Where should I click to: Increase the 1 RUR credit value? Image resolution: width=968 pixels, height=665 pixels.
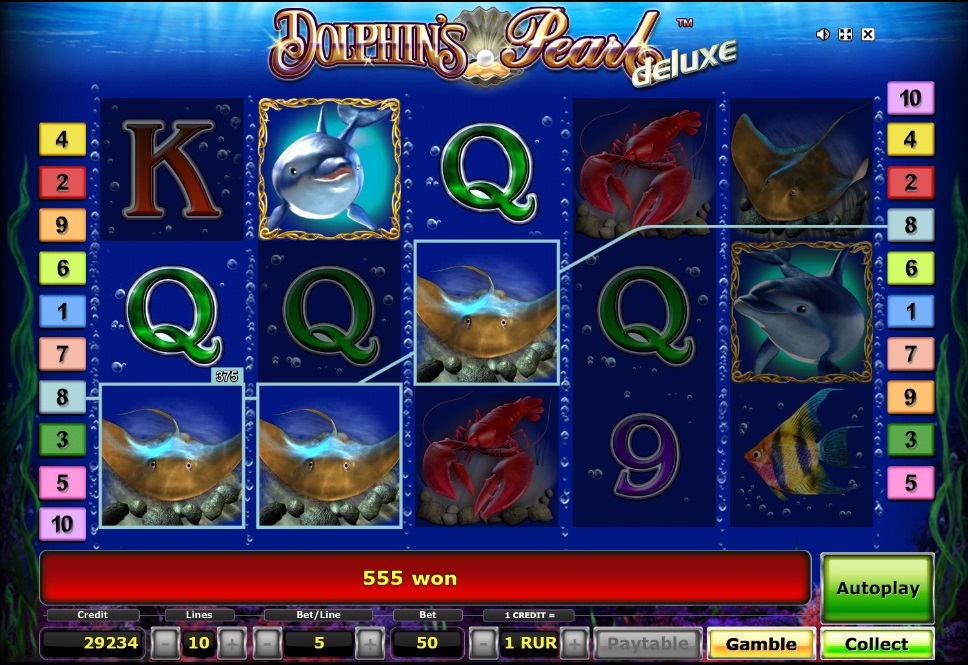tap(574, 643)
